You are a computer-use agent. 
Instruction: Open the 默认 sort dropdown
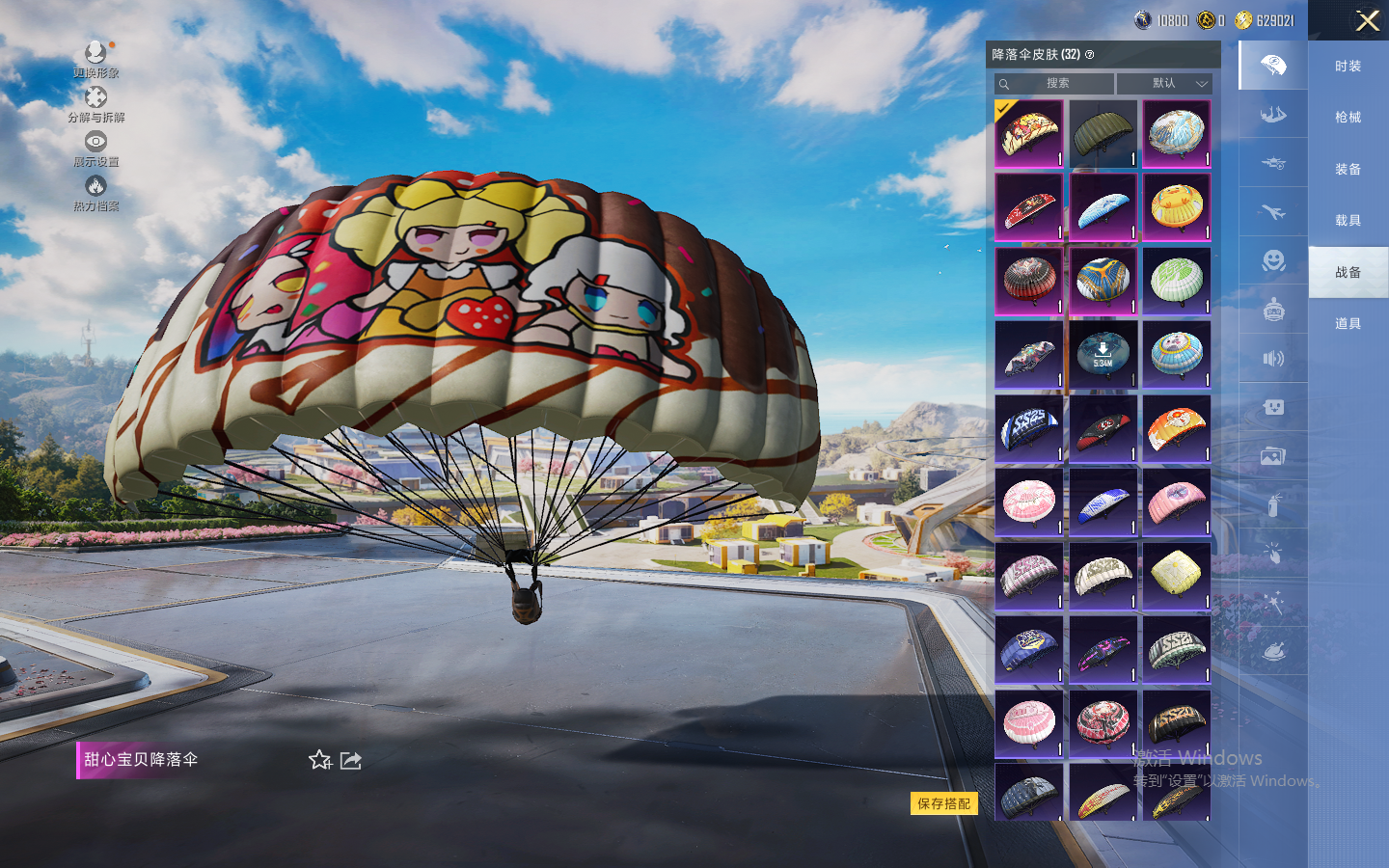[x=1164, y=84]
